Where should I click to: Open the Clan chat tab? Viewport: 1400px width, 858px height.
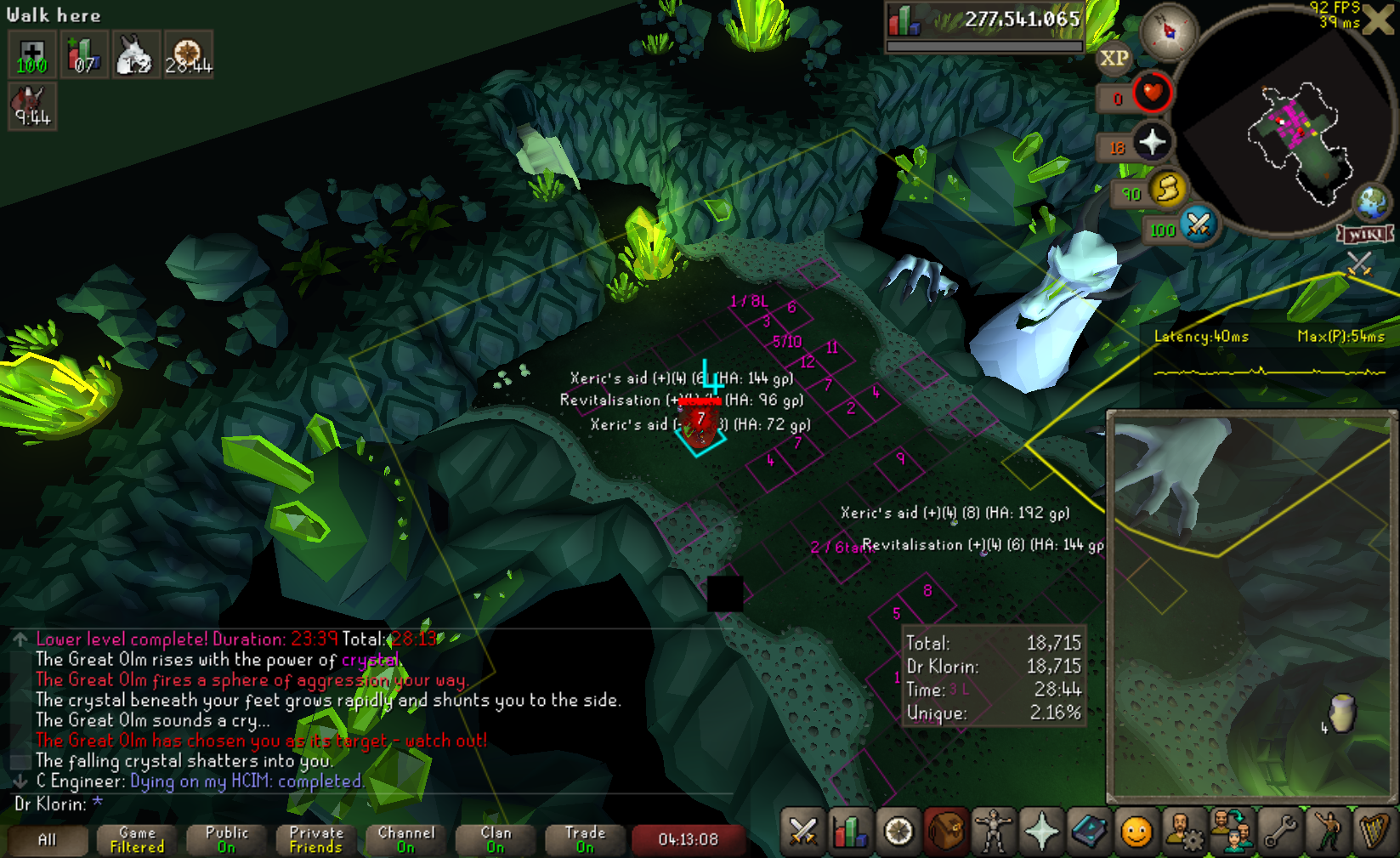[x=496, y=840]
